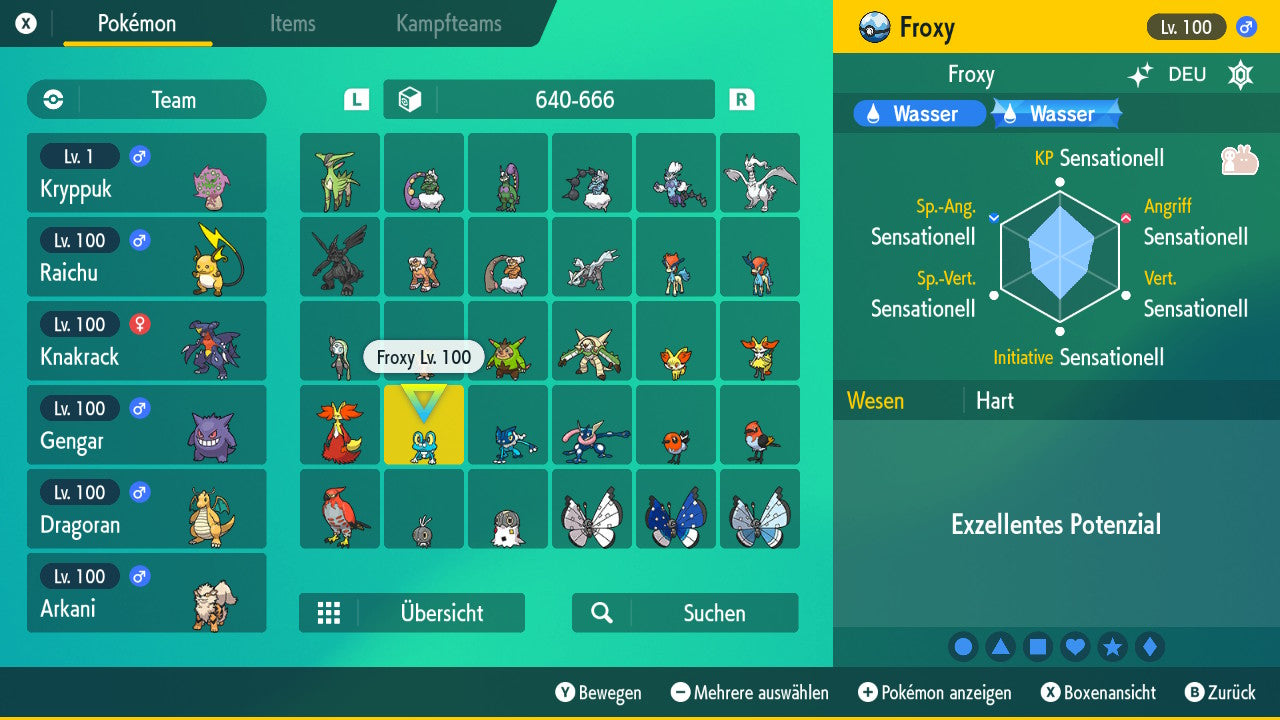Toggle the star marking for Froxy
This screenshot has width=1280, height=720.
pyautogui.click(x=1113, y=647)
